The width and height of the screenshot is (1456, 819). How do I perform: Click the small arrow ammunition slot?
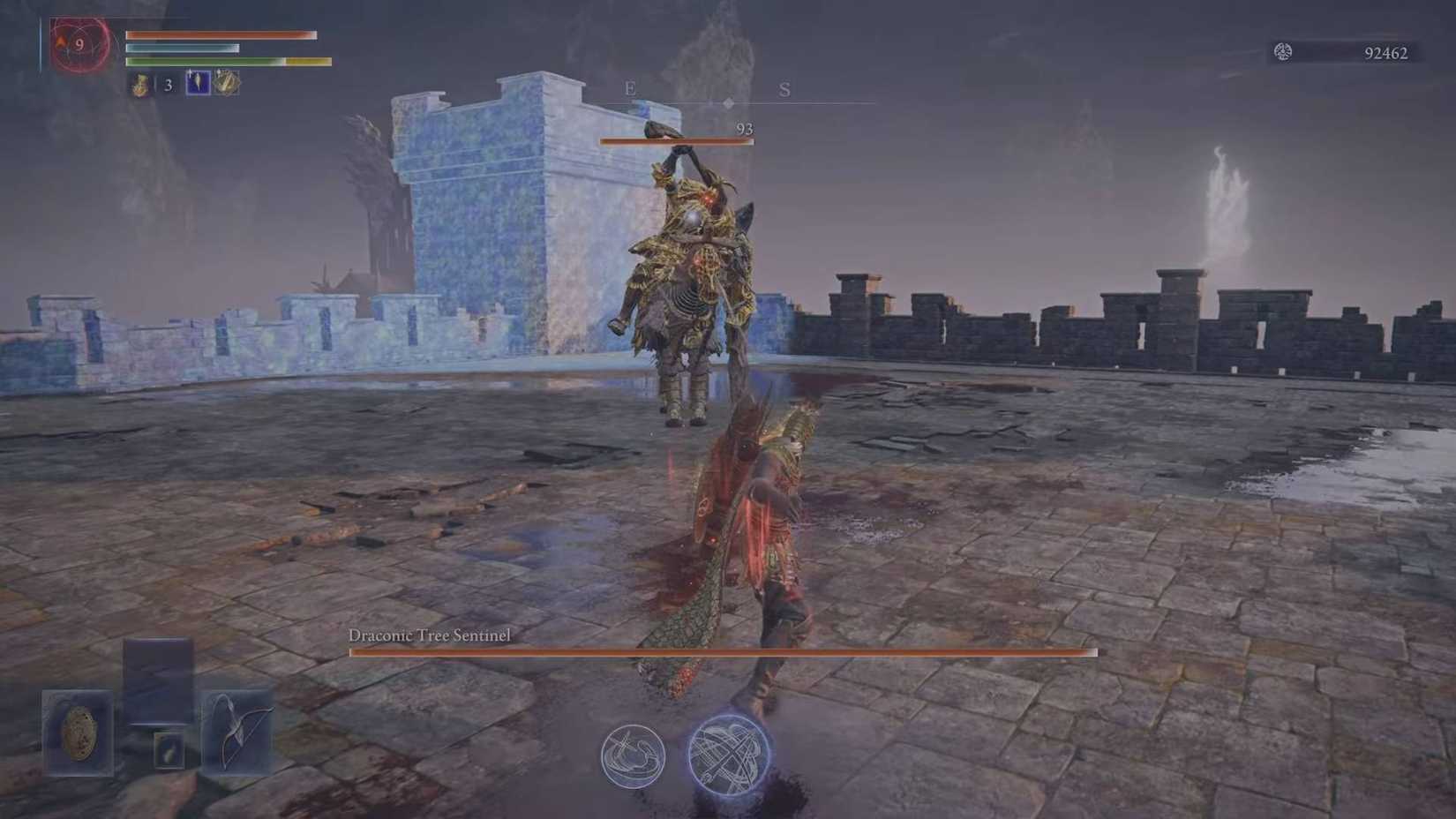pyautogui.click(x=169, y=751)
